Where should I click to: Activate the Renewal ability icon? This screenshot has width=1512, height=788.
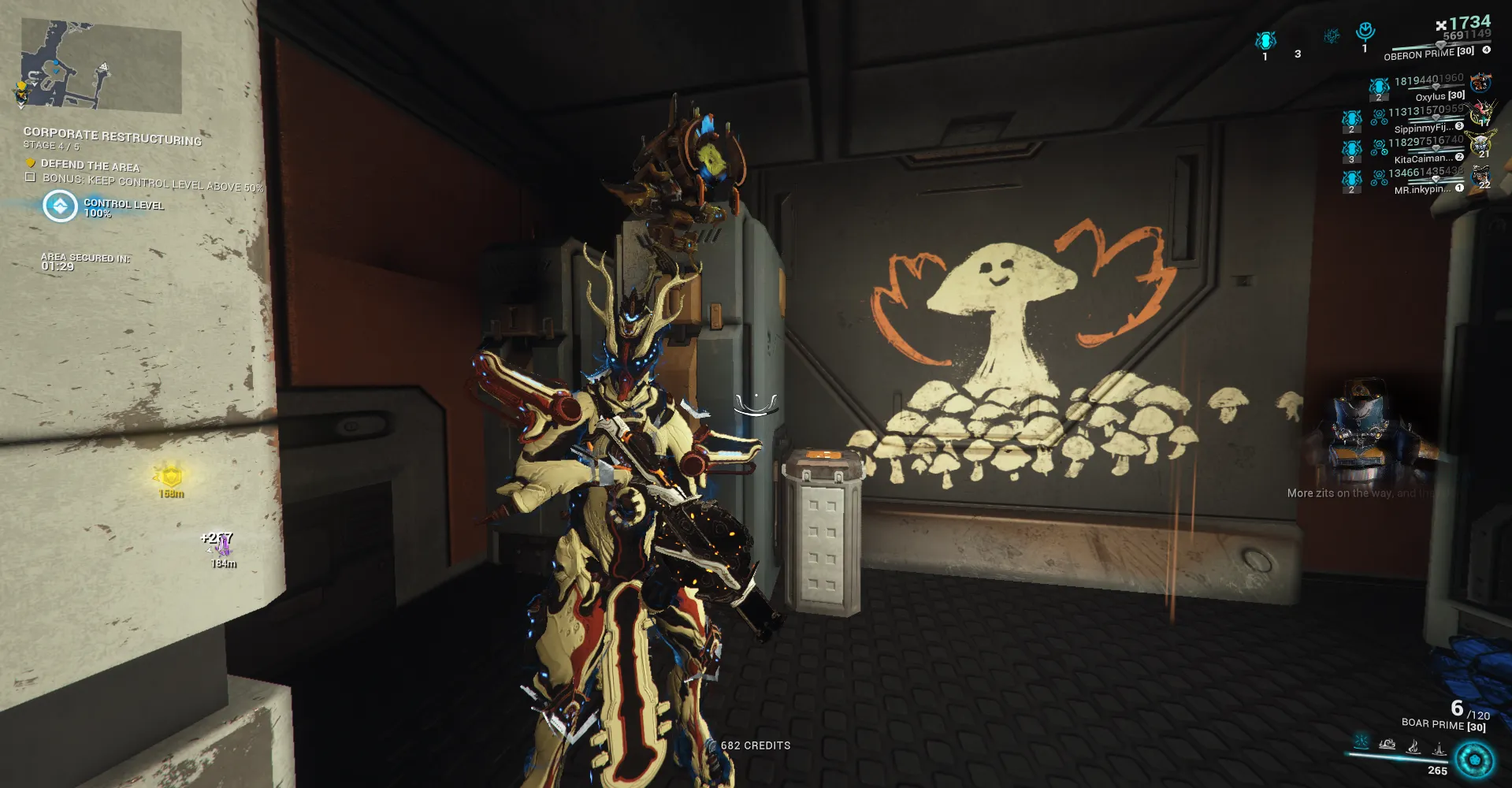(x=1414, y=745)
